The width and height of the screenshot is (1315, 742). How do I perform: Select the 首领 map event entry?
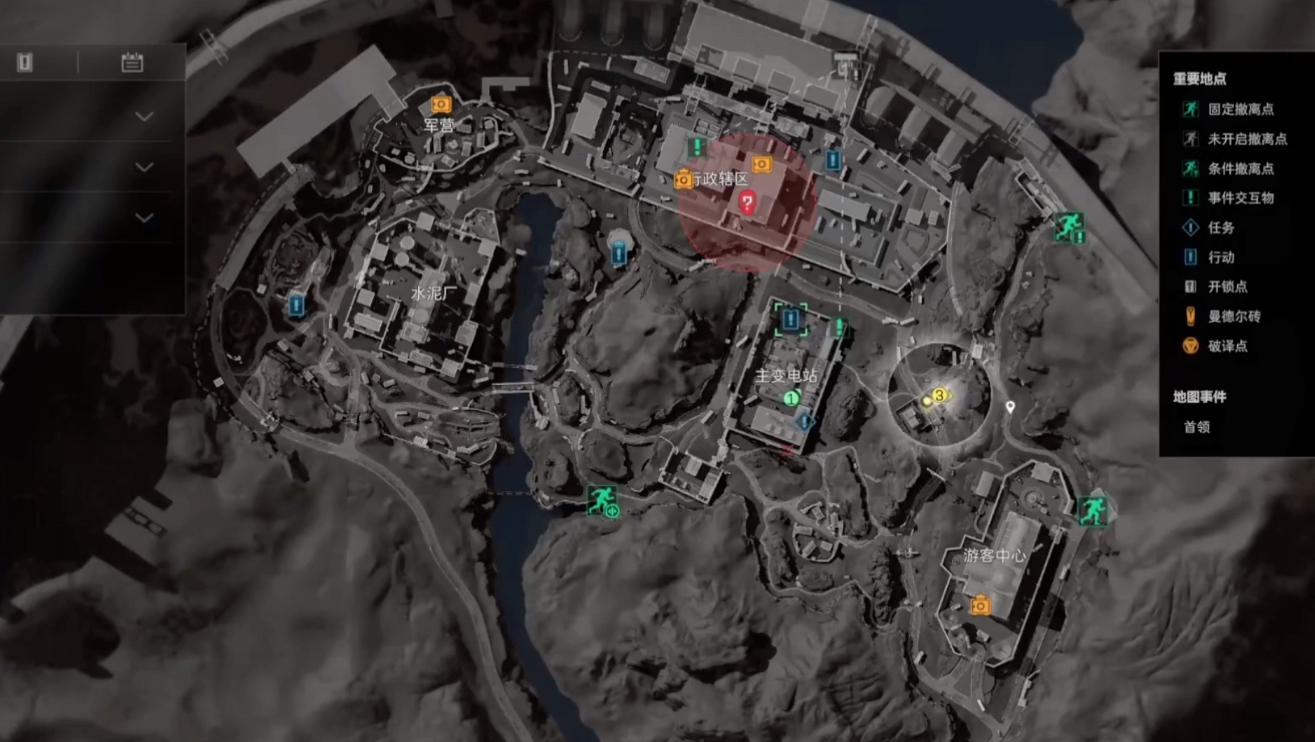click(1197, 426)
